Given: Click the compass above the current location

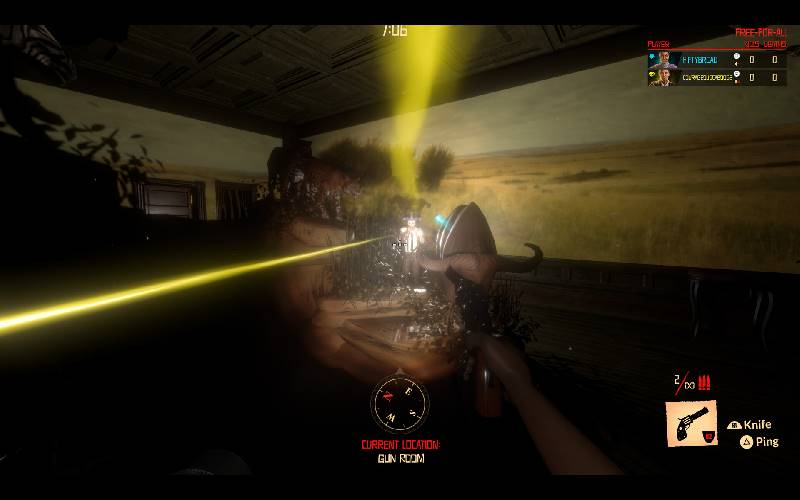Looking at the screenshot, I should click(x=399, y=404).
